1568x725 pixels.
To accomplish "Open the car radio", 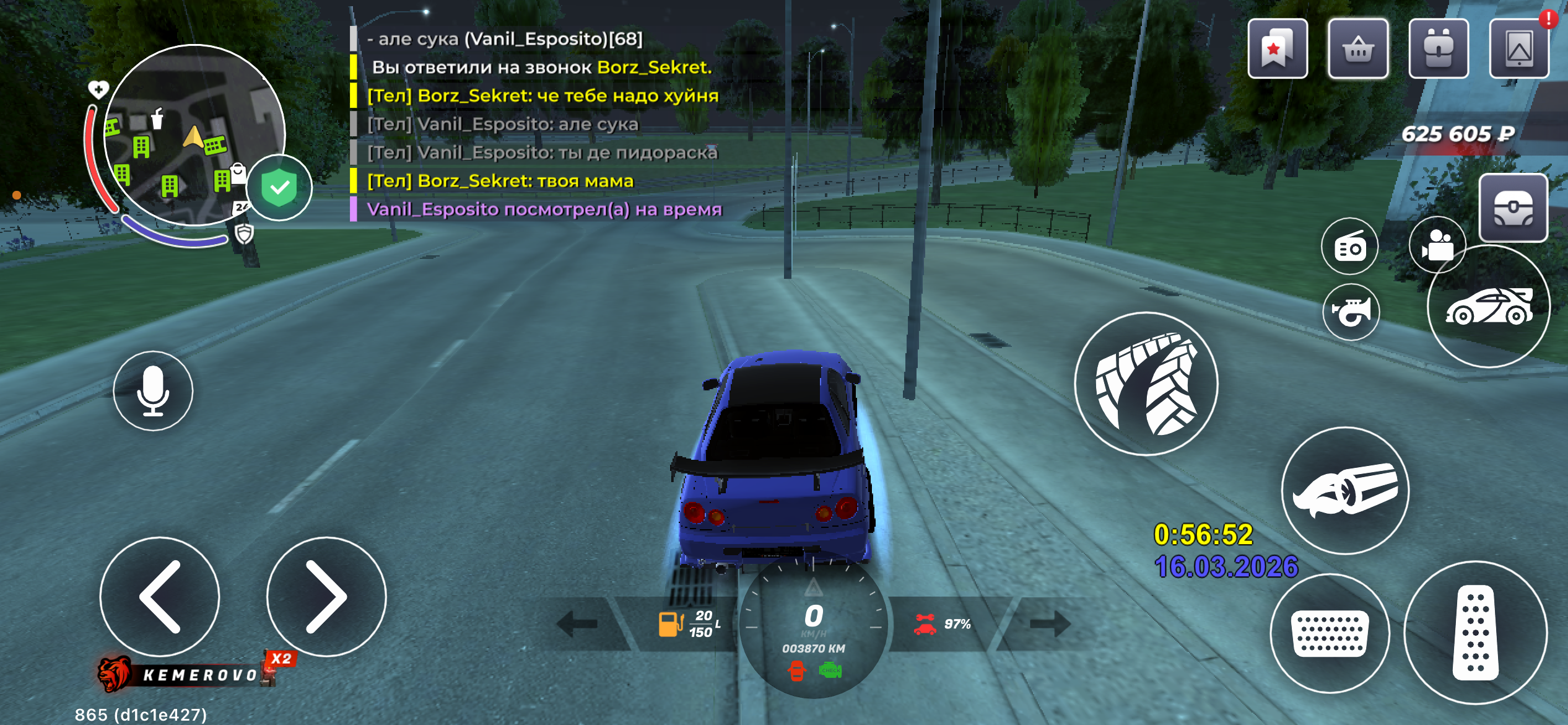I will pyautogui.click(x=1350, y=247).
